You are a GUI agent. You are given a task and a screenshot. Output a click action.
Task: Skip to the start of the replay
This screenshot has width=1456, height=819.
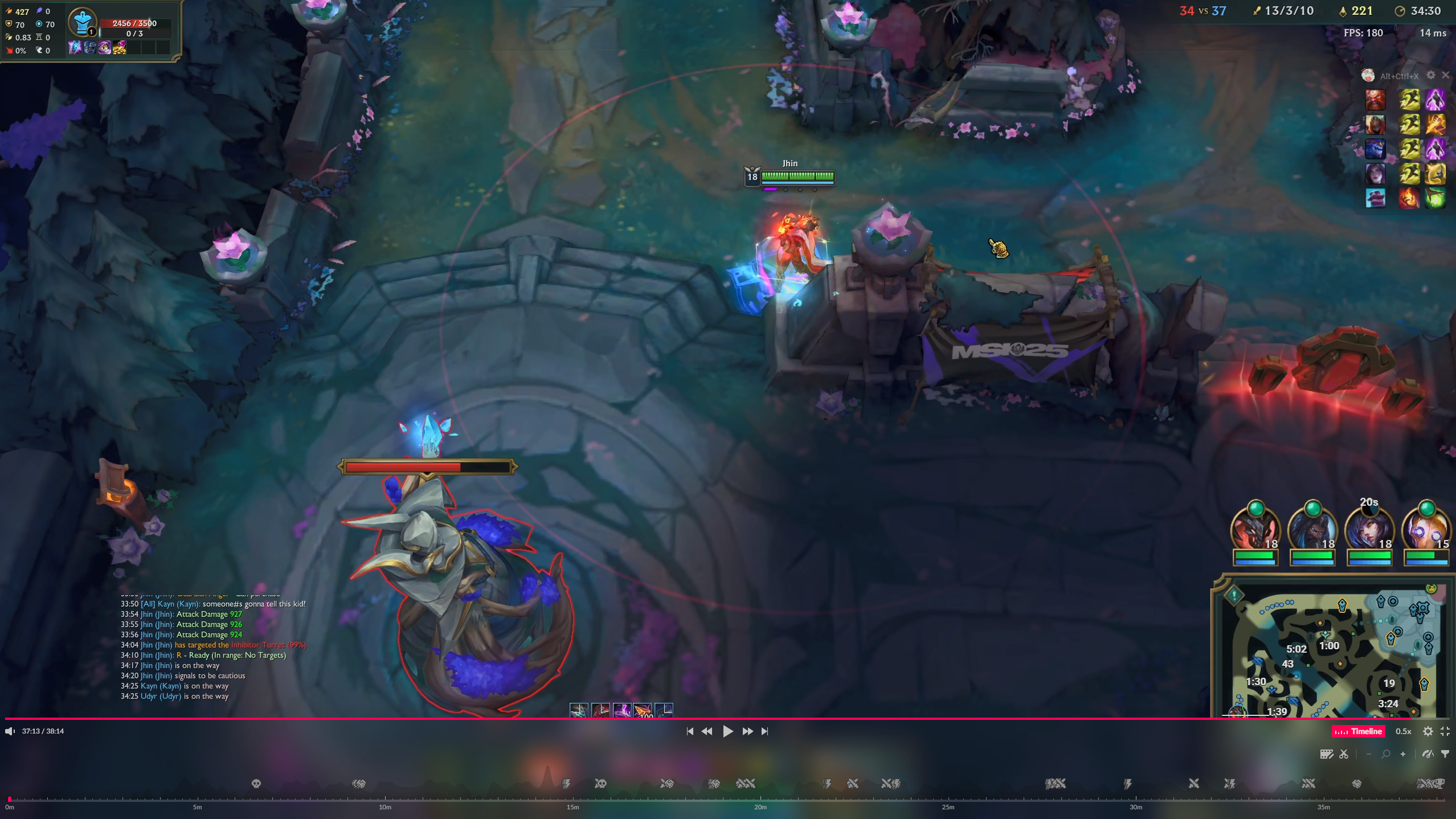coord(690,731)
